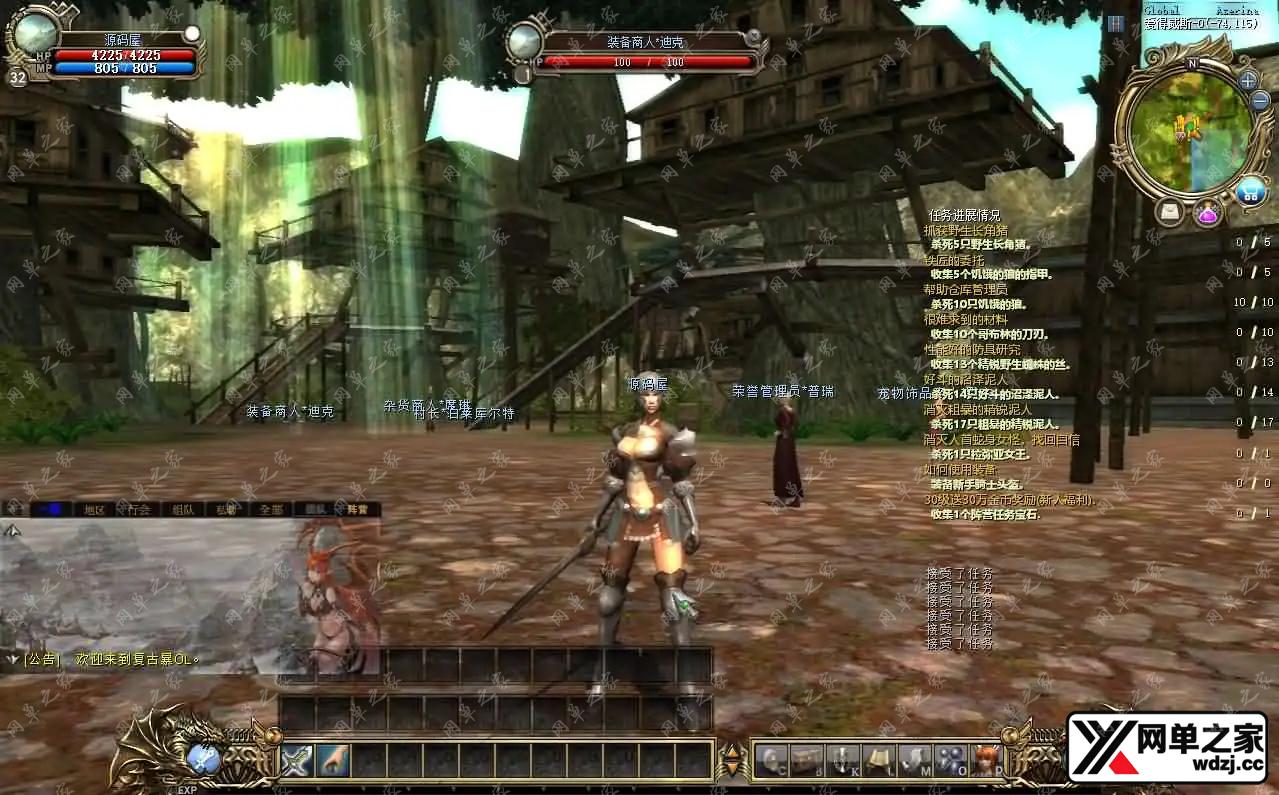The image size is (1279, 795).
Task: Open the treasure chest bag icon
Action: (x=806, y=760)
